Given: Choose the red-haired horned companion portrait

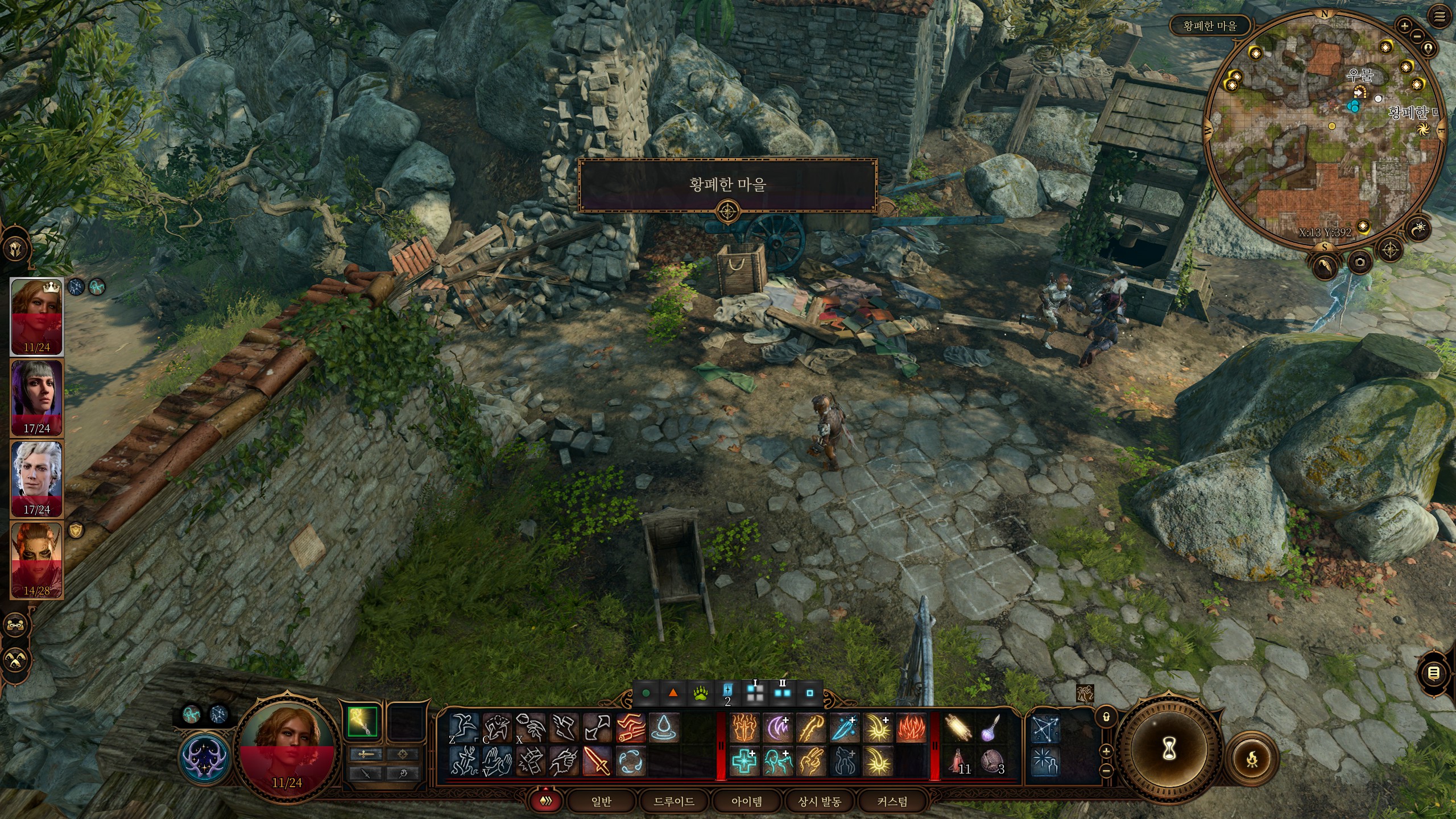Looking at the screenshot, I should click(x=37, y=560).
